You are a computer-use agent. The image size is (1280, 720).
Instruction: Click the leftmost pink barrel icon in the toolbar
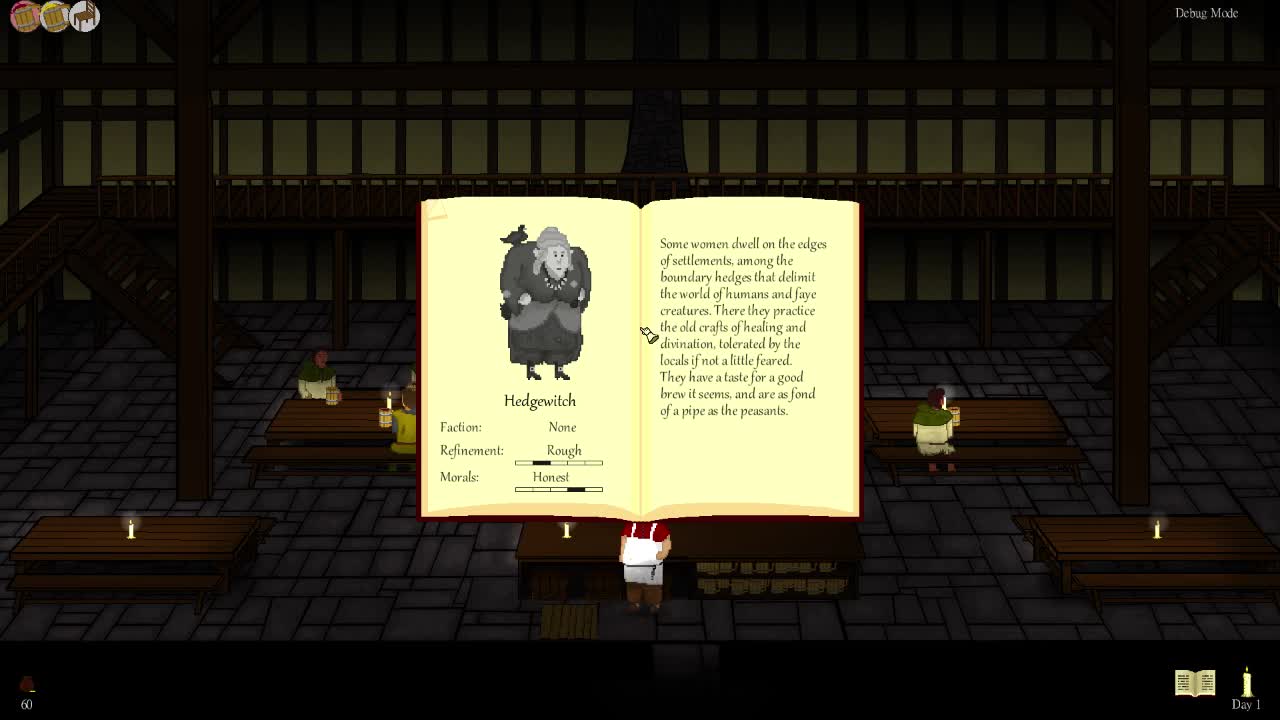24,16
